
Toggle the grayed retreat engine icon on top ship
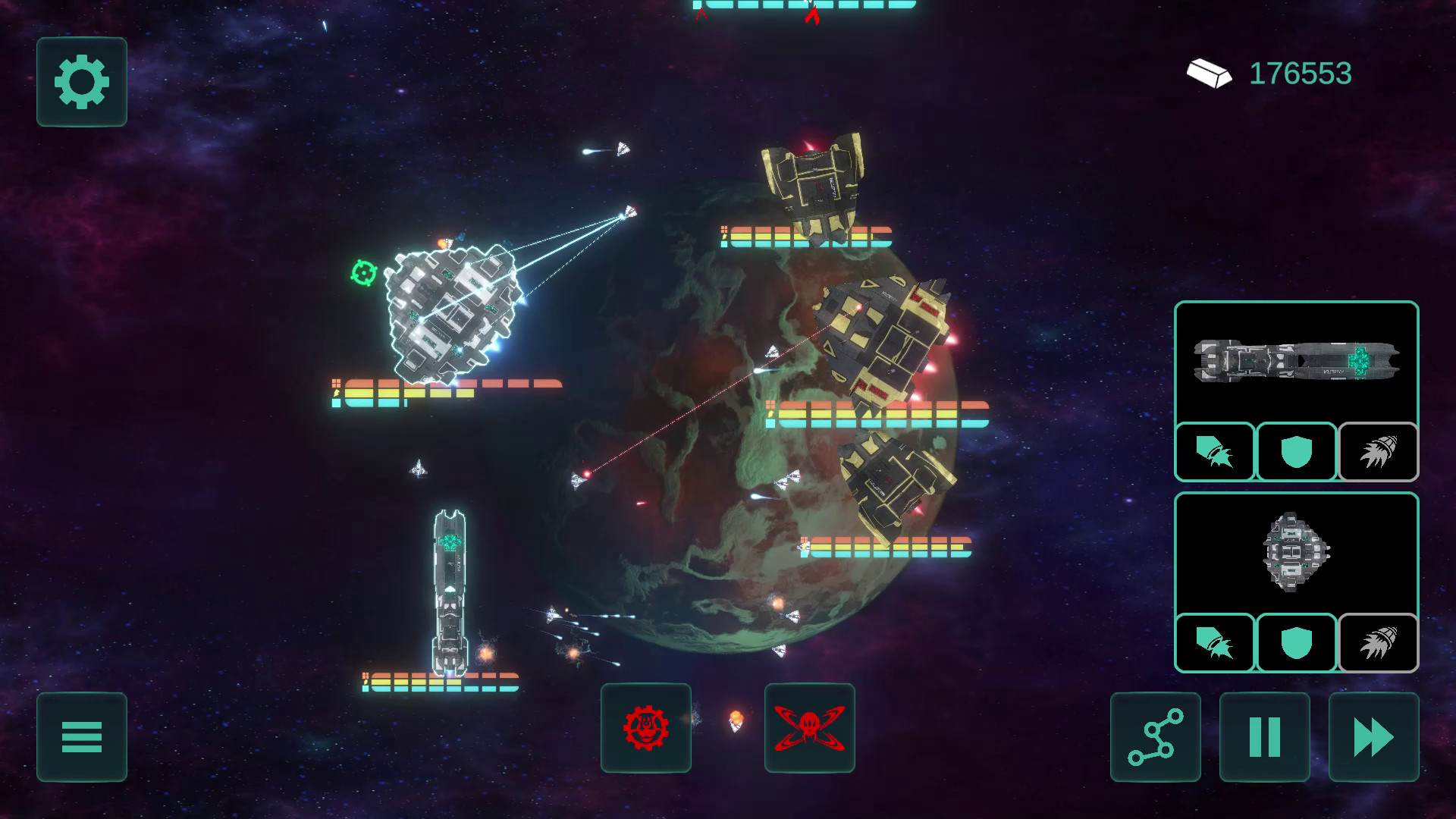[1378, 452]
